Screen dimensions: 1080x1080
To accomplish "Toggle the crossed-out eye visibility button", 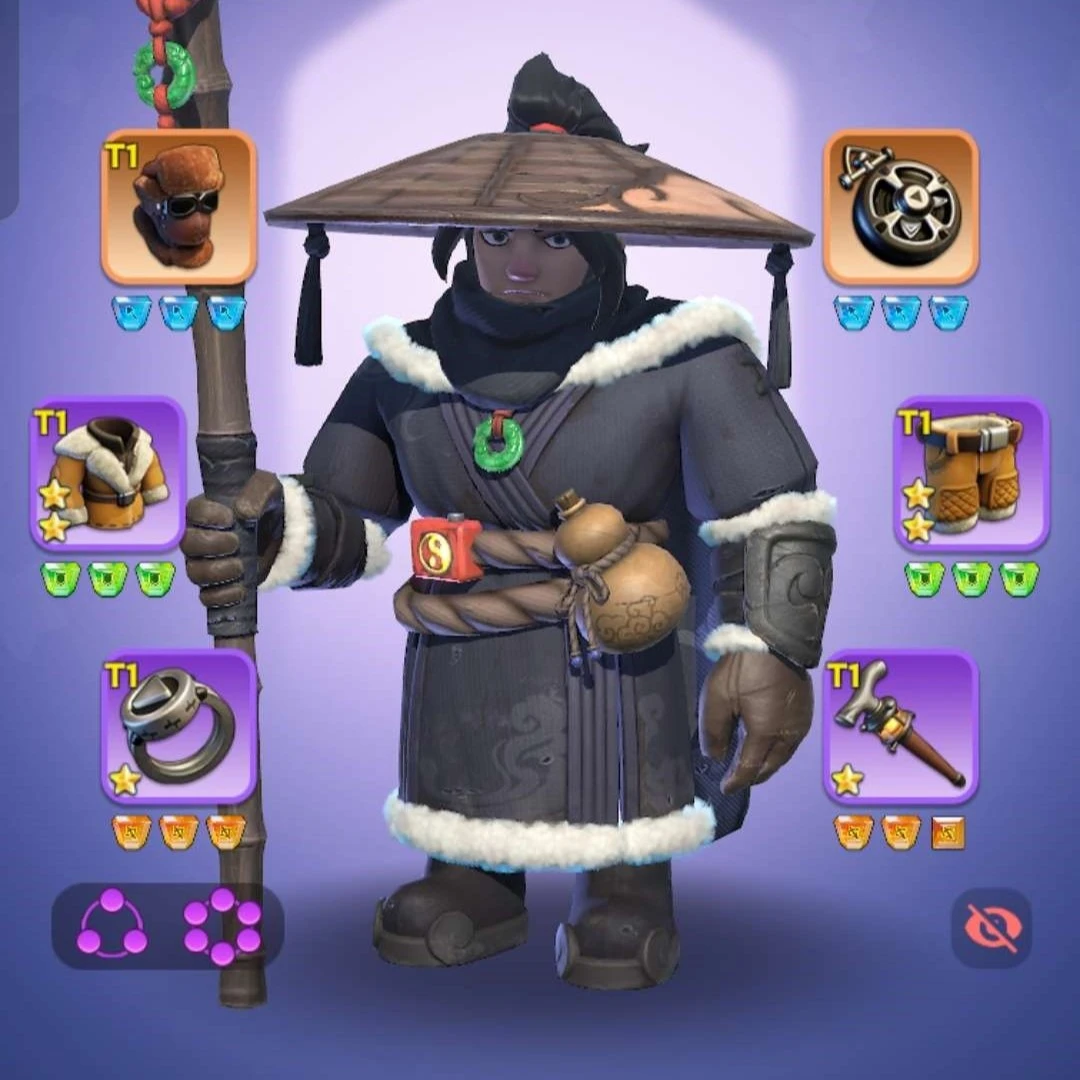I will pos(991,927).
